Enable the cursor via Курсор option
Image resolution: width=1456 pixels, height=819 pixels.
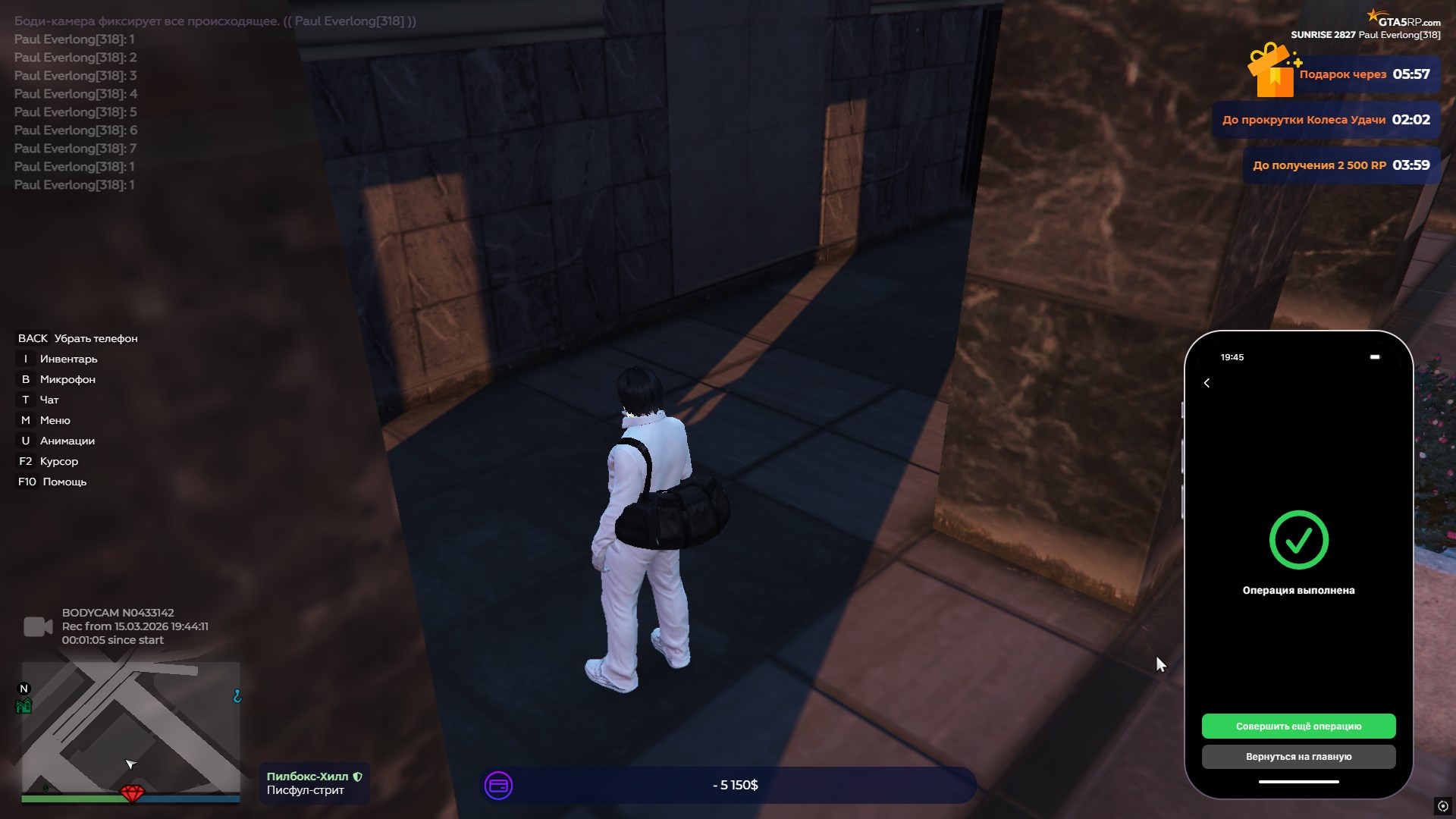pyautogui.click(x=58, y=461)
